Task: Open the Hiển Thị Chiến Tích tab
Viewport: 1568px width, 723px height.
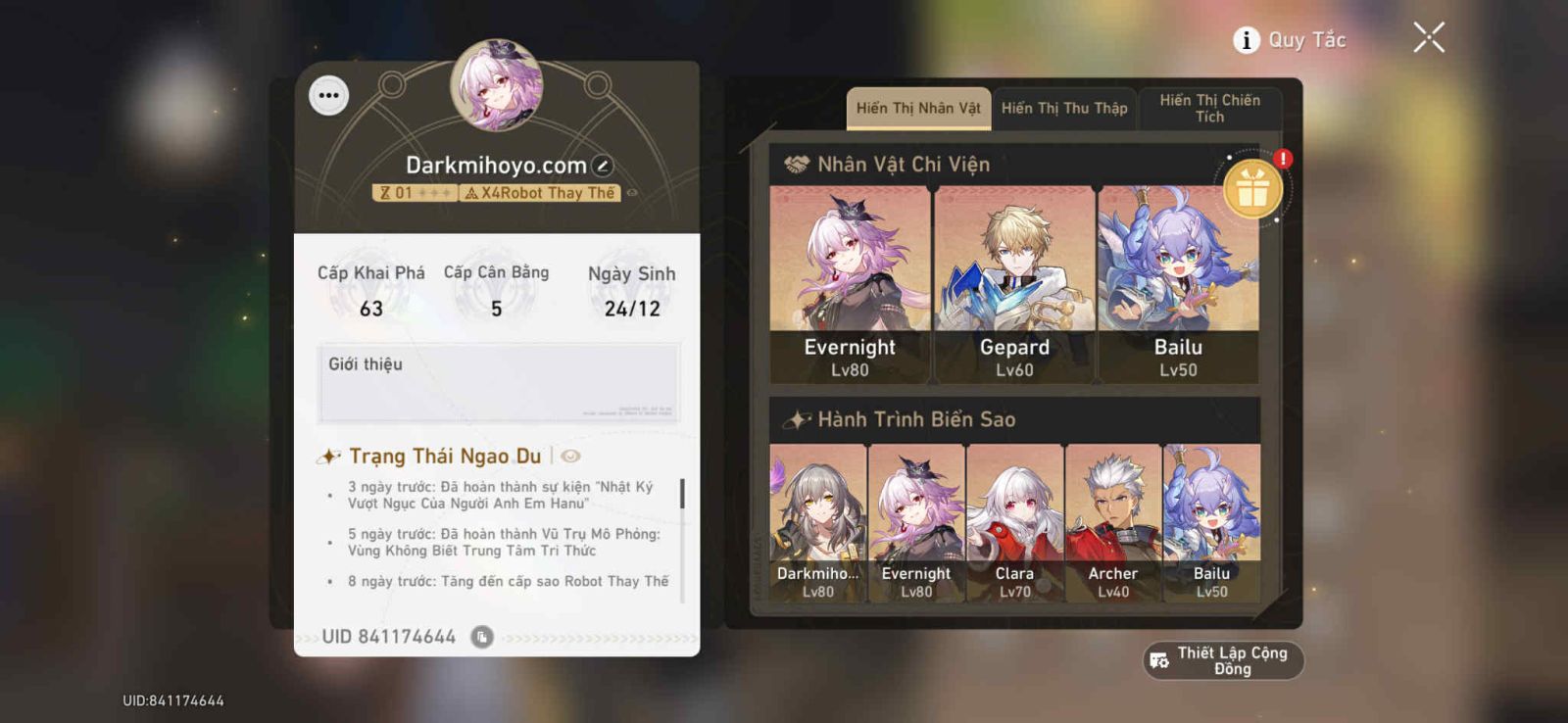Action: pos(1210,108)
